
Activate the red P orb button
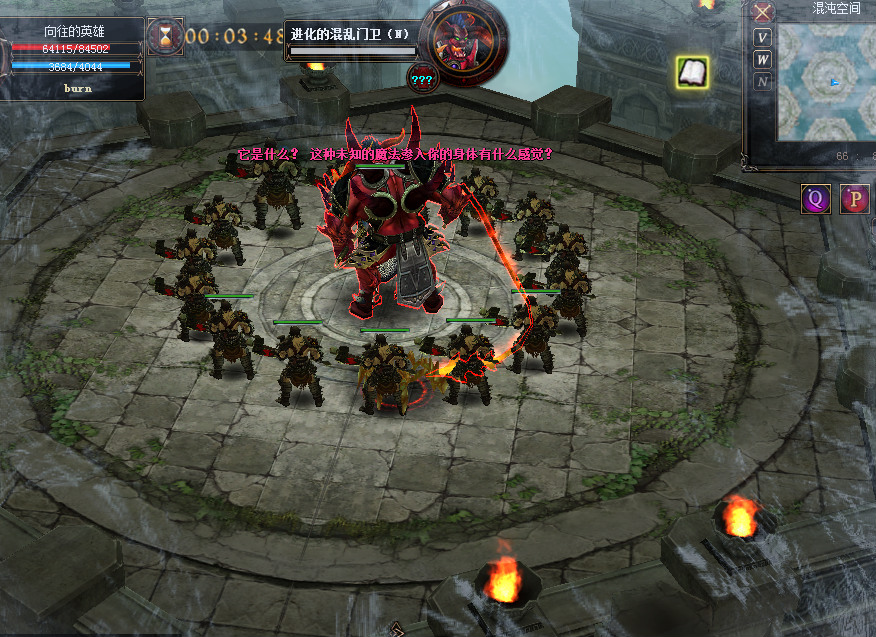pyautogui.click(x=854, y=198)
